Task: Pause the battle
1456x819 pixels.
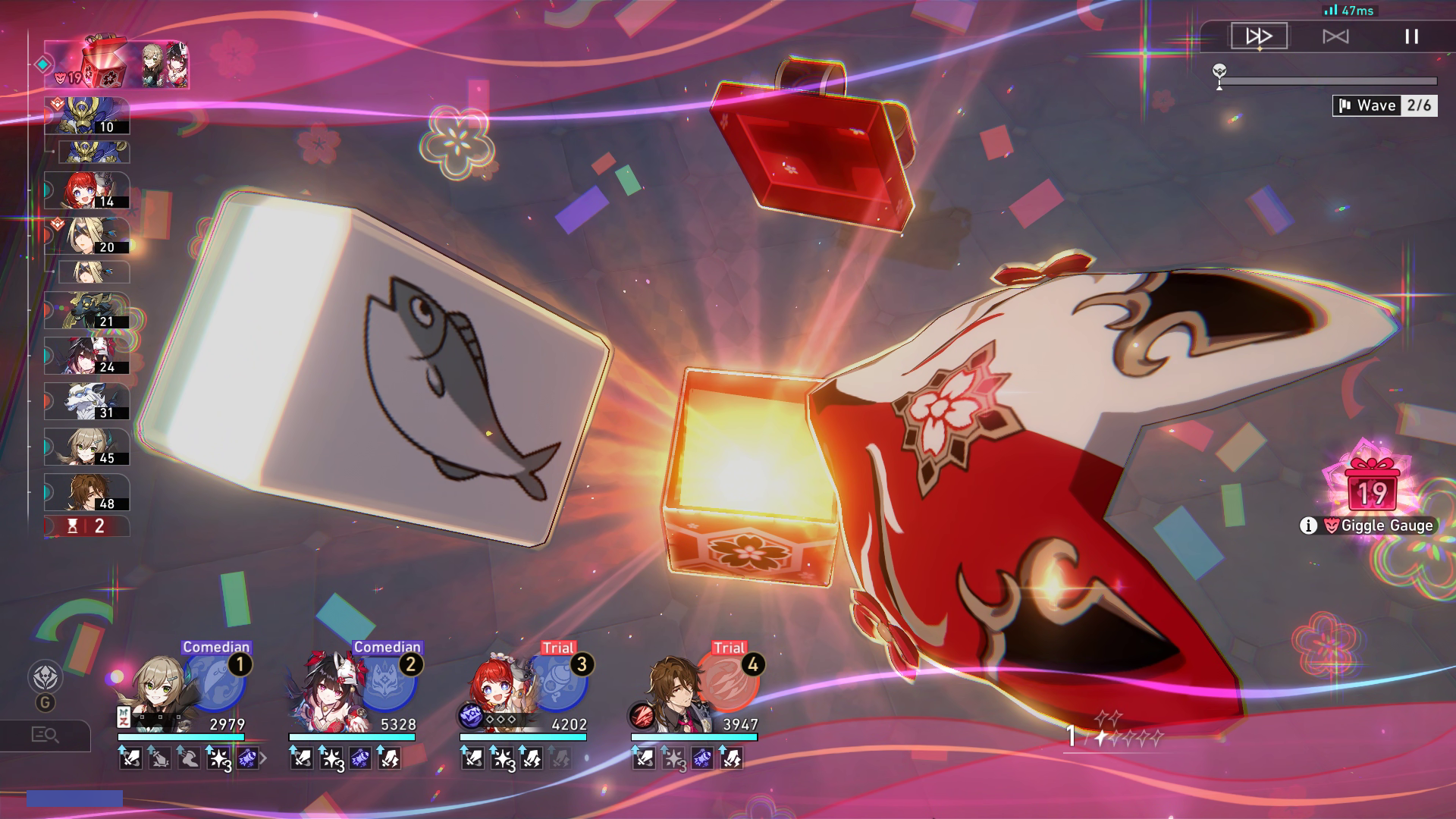Action: coord(1411,36)
